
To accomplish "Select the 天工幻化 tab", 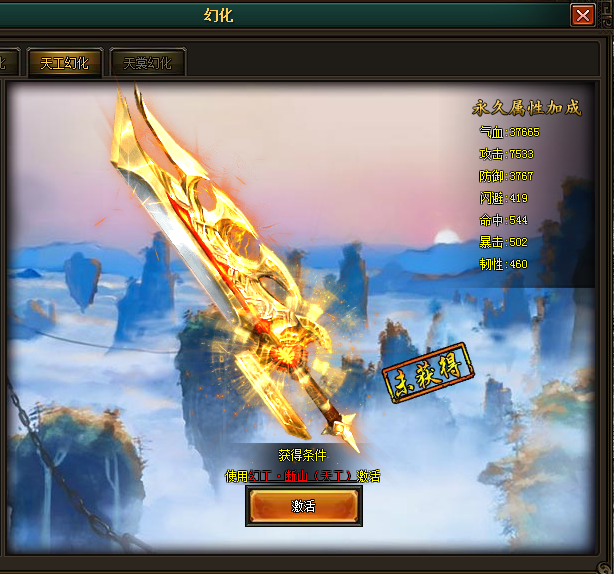I will pos(64,63).
